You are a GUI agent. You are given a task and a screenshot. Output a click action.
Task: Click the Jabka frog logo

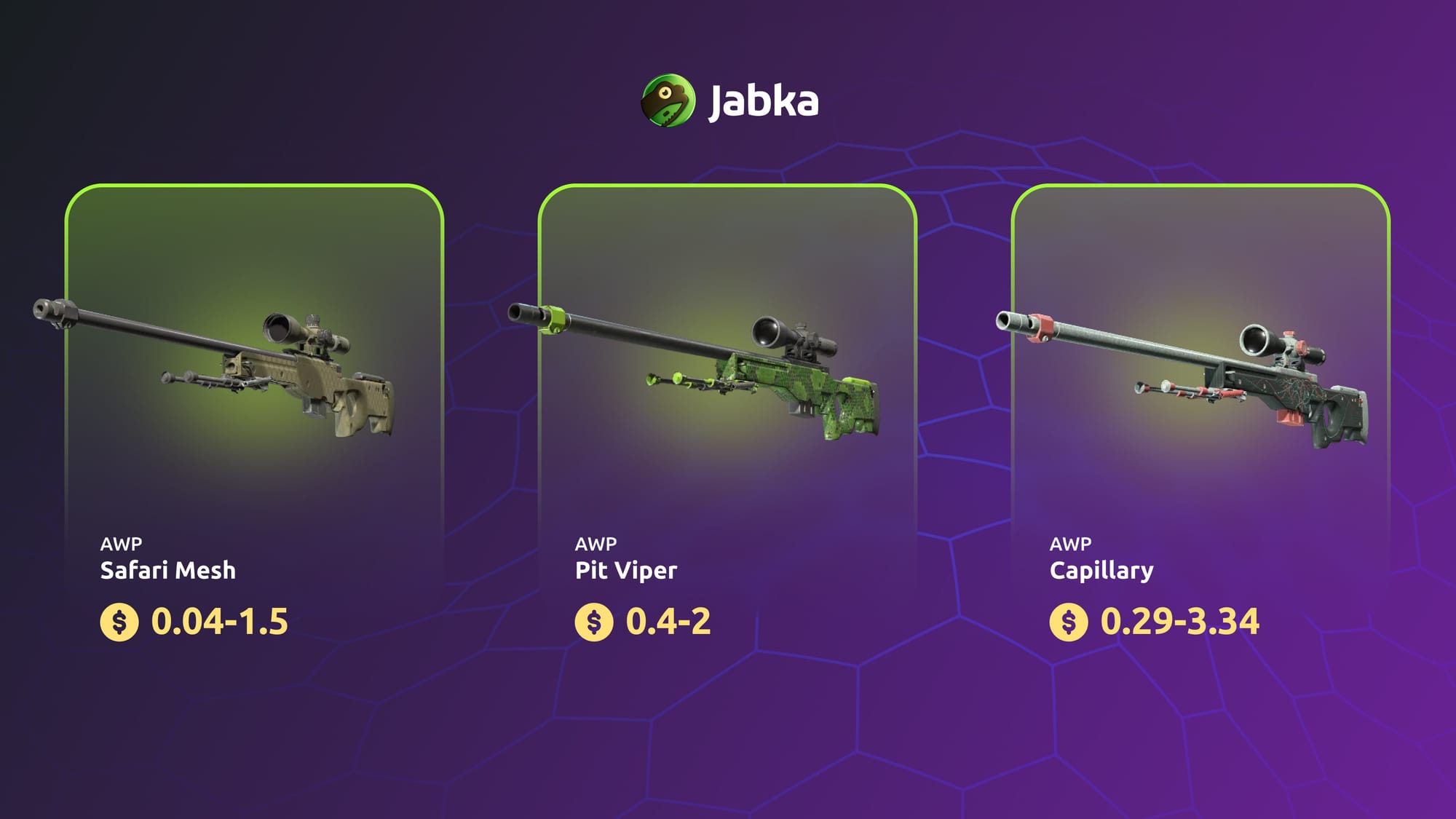coord(668,100)
